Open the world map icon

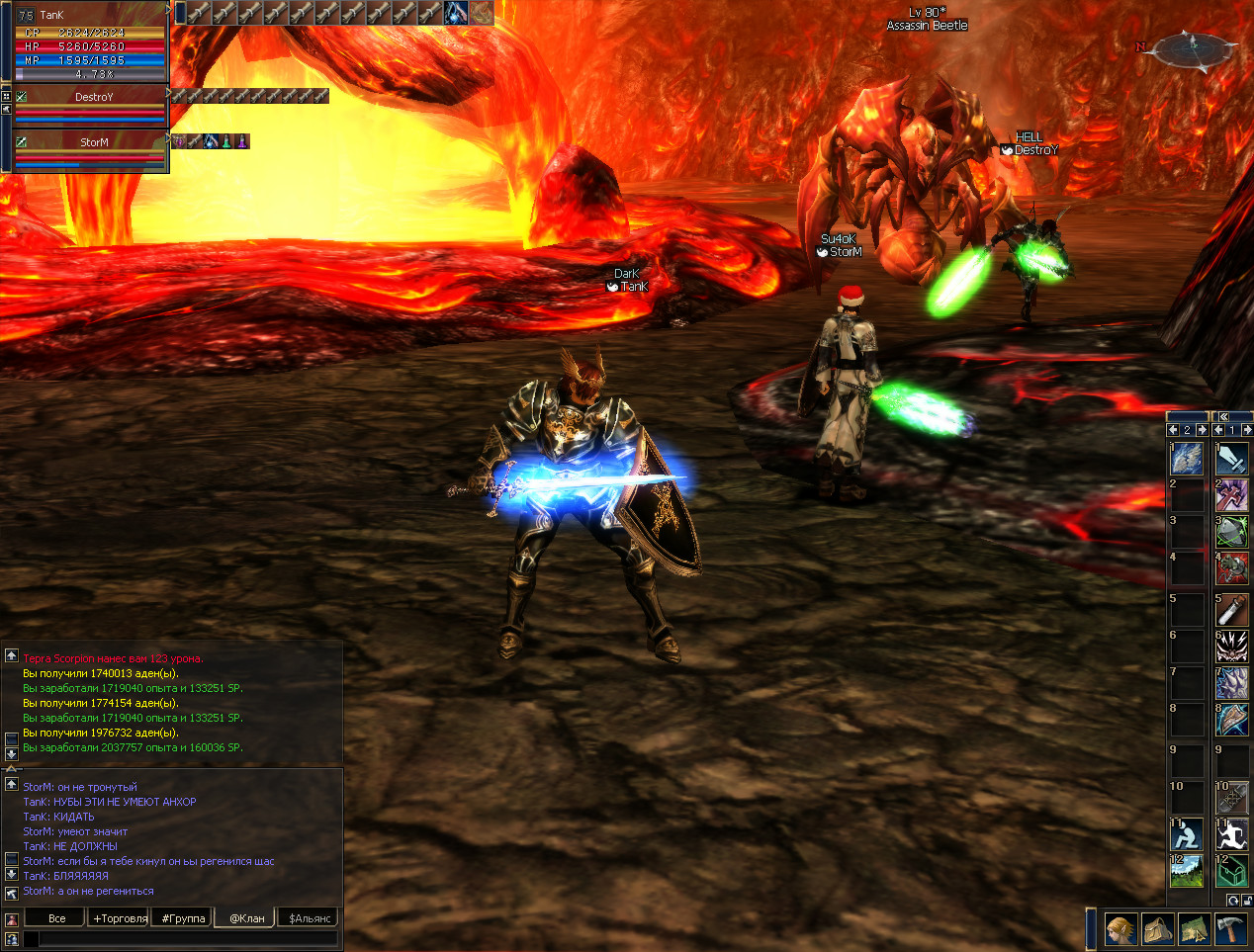(x=1194, y=930)
